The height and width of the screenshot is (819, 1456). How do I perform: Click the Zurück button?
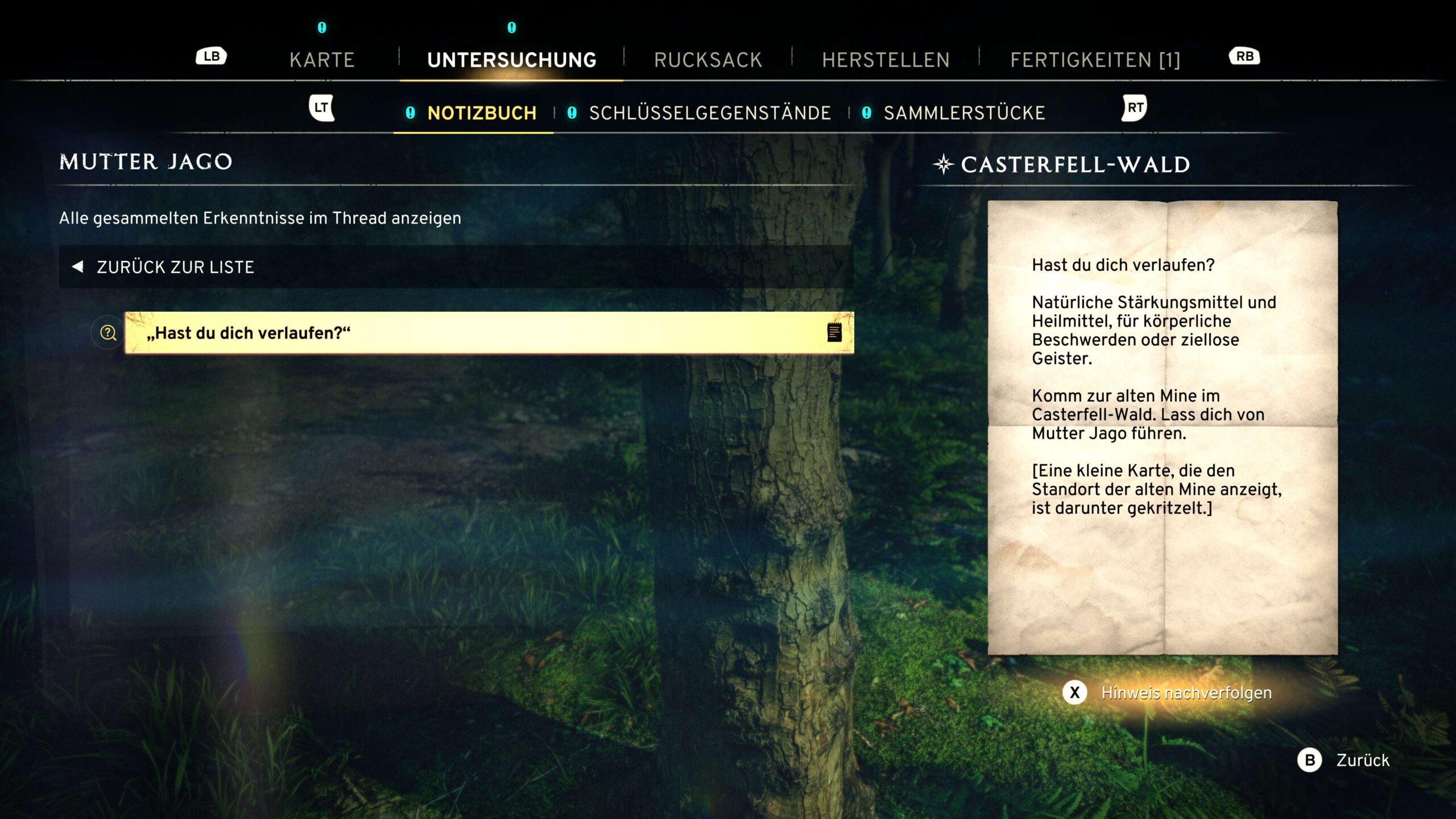1362,760
